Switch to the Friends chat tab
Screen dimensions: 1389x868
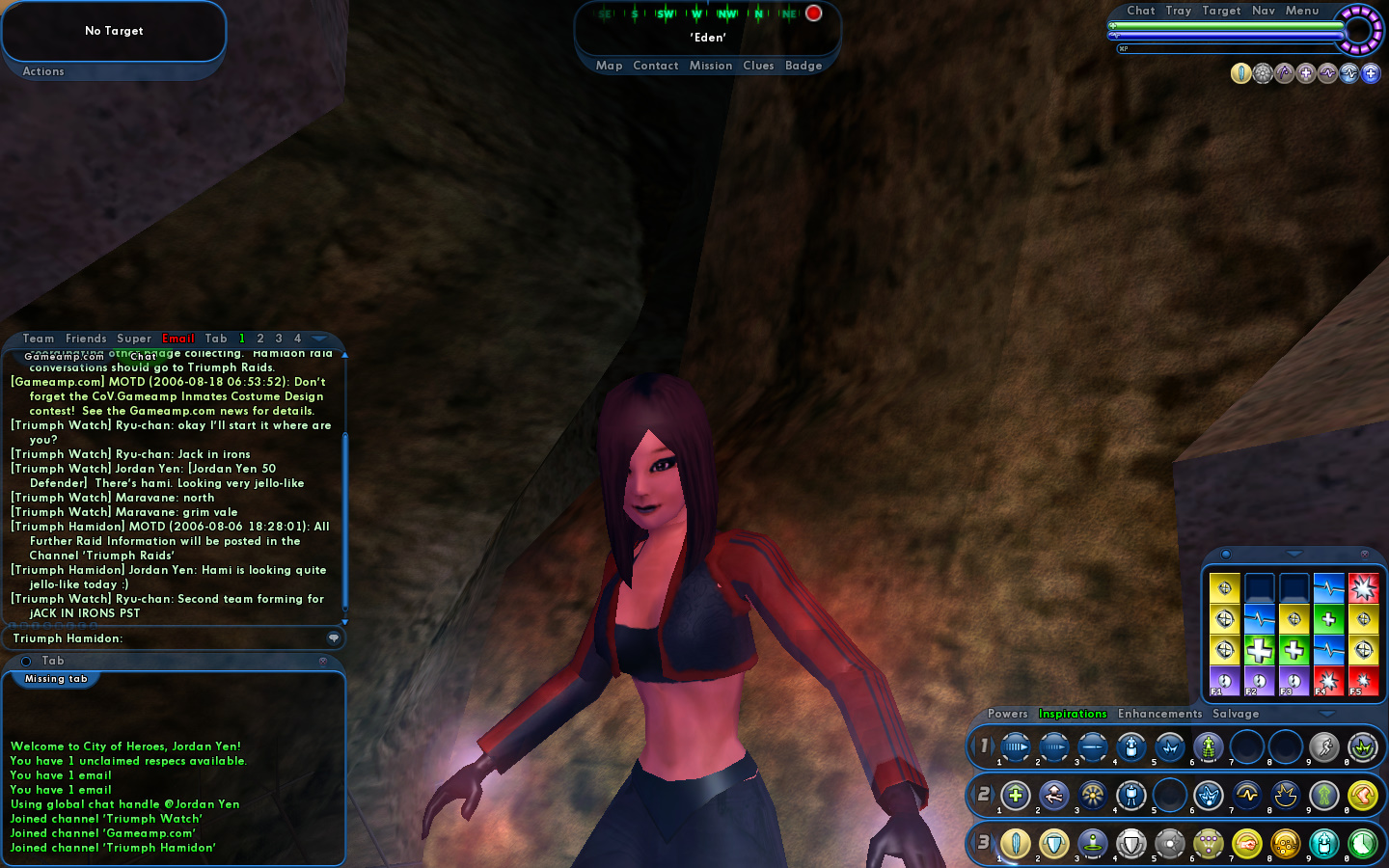pyautogui.click(x=86, y=339)
